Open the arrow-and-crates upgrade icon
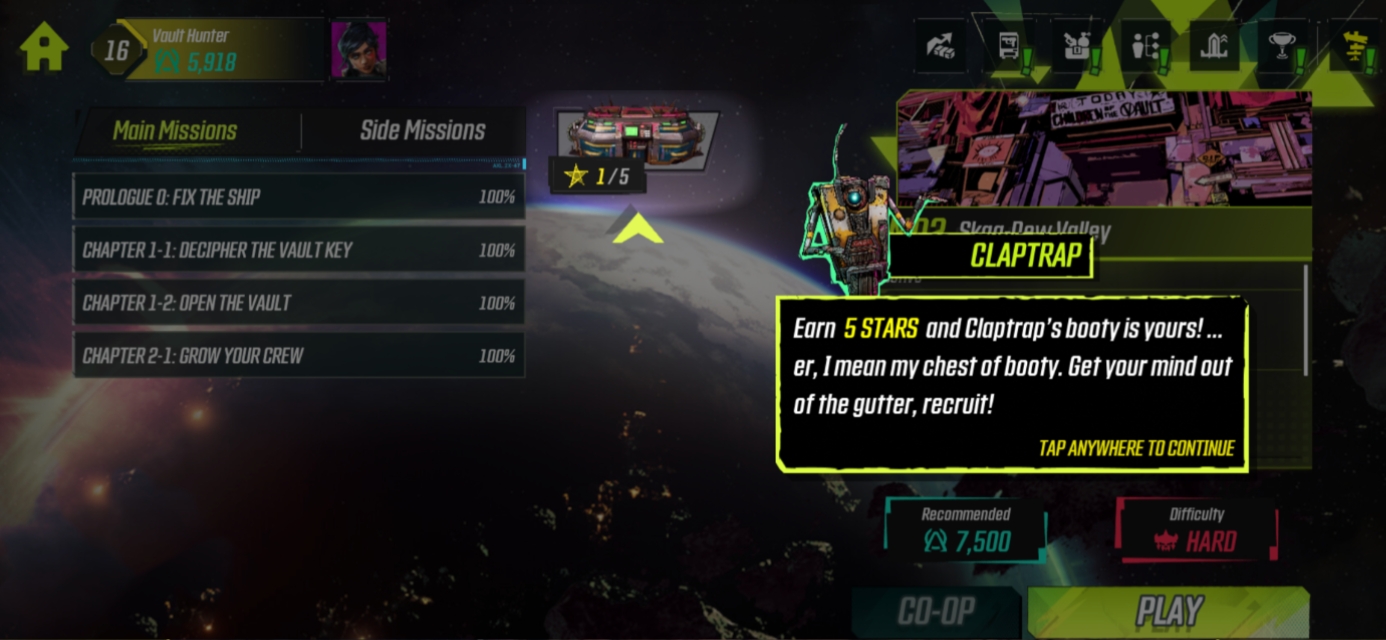 (940, 47)
